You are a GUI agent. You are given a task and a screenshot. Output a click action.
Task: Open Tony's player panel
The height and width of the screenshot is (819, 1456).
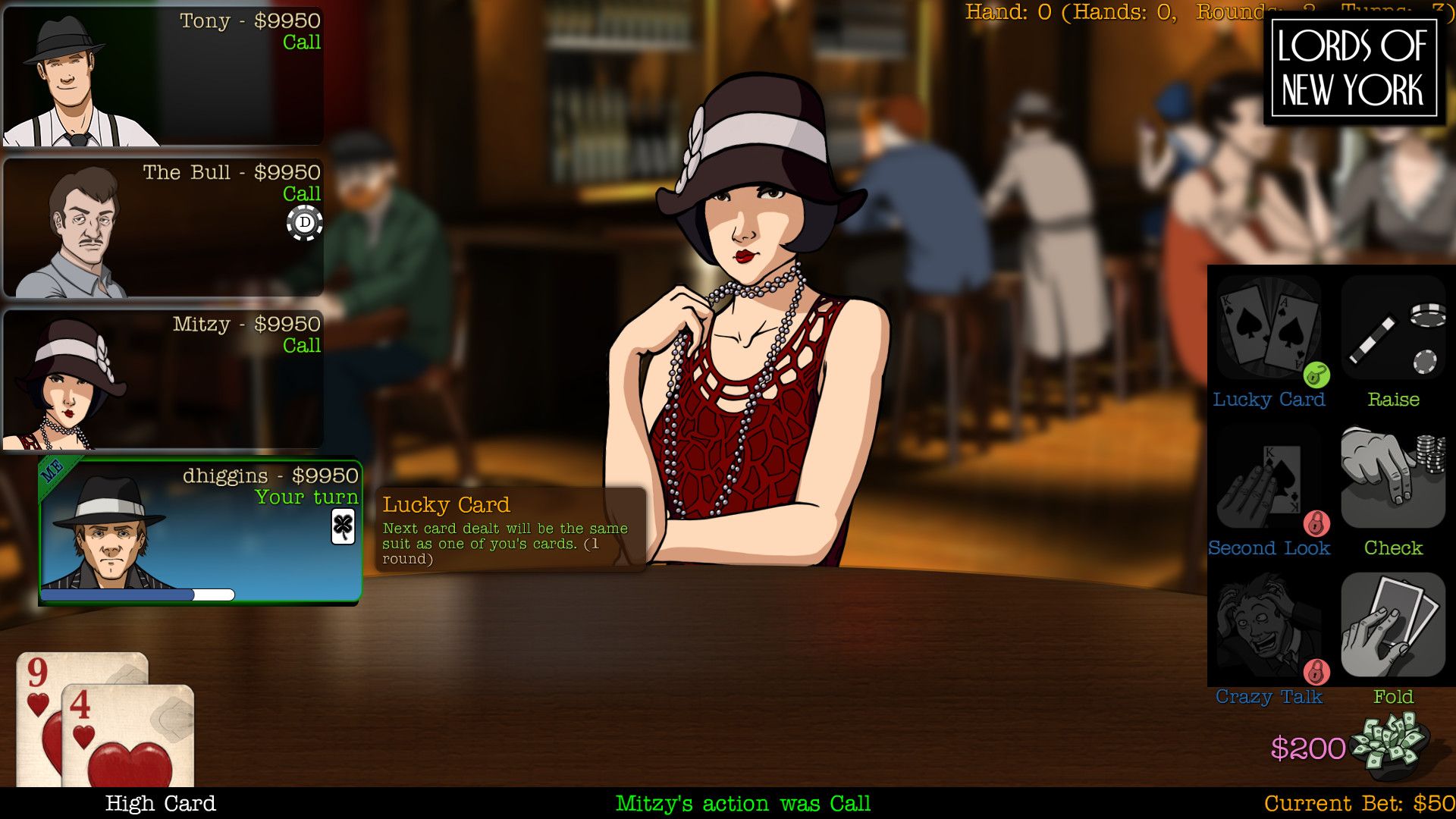coord(163,76)
